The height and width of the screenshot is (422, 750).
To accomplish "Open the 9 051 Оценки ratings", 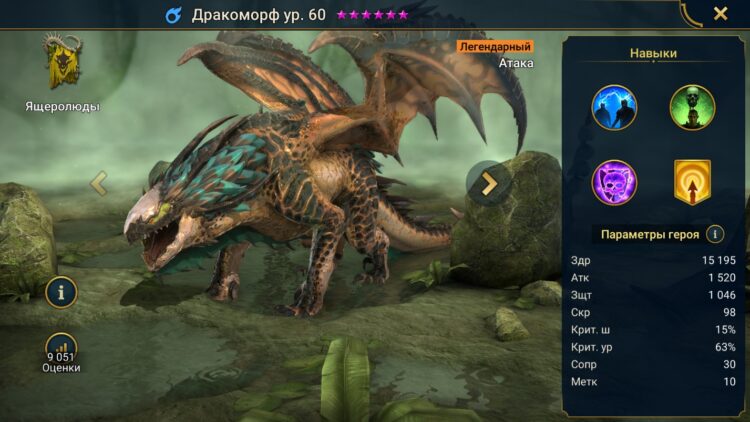I will pos(61,353).
